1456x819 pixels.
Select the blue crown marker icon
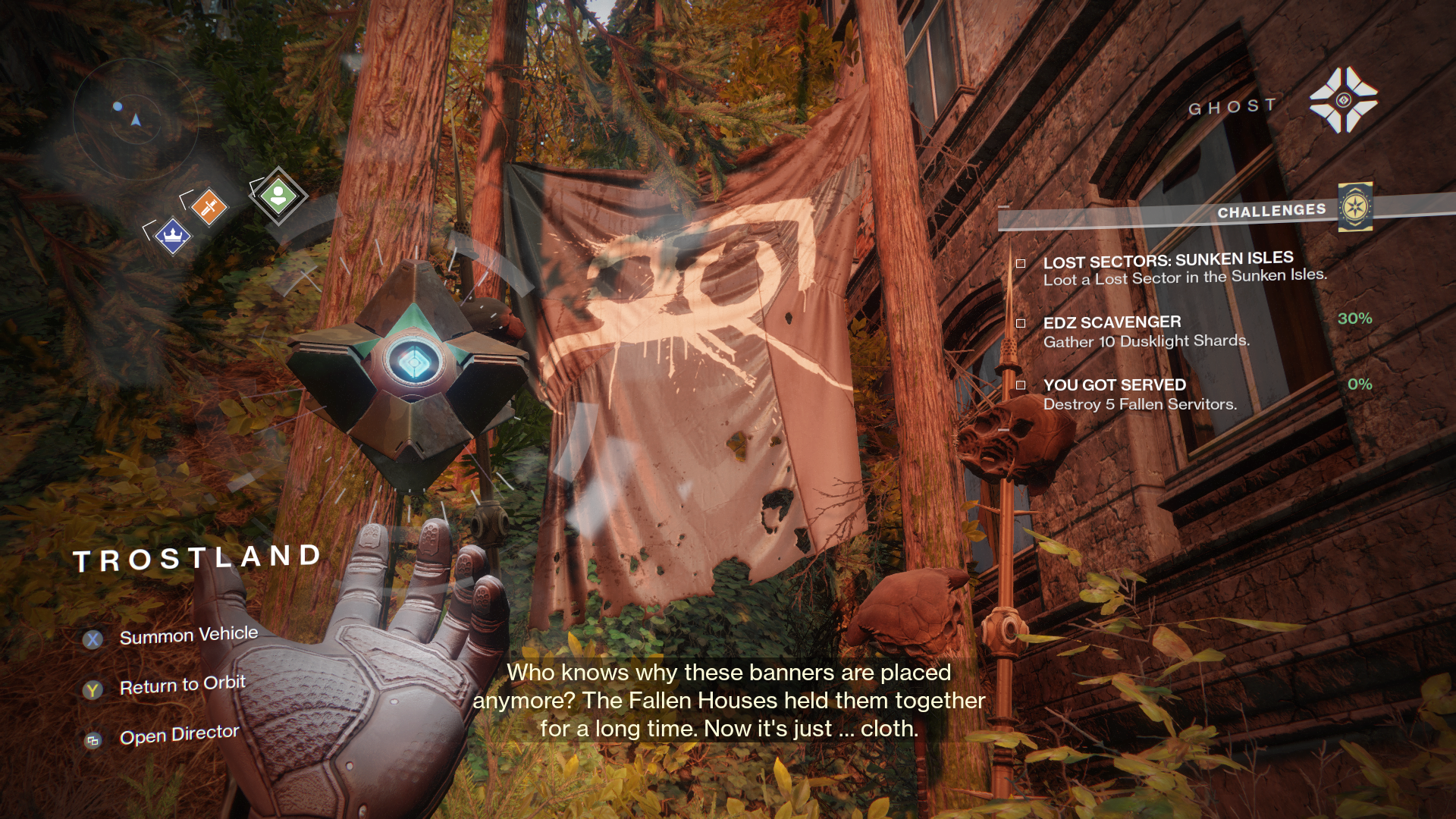click(173, 237)
